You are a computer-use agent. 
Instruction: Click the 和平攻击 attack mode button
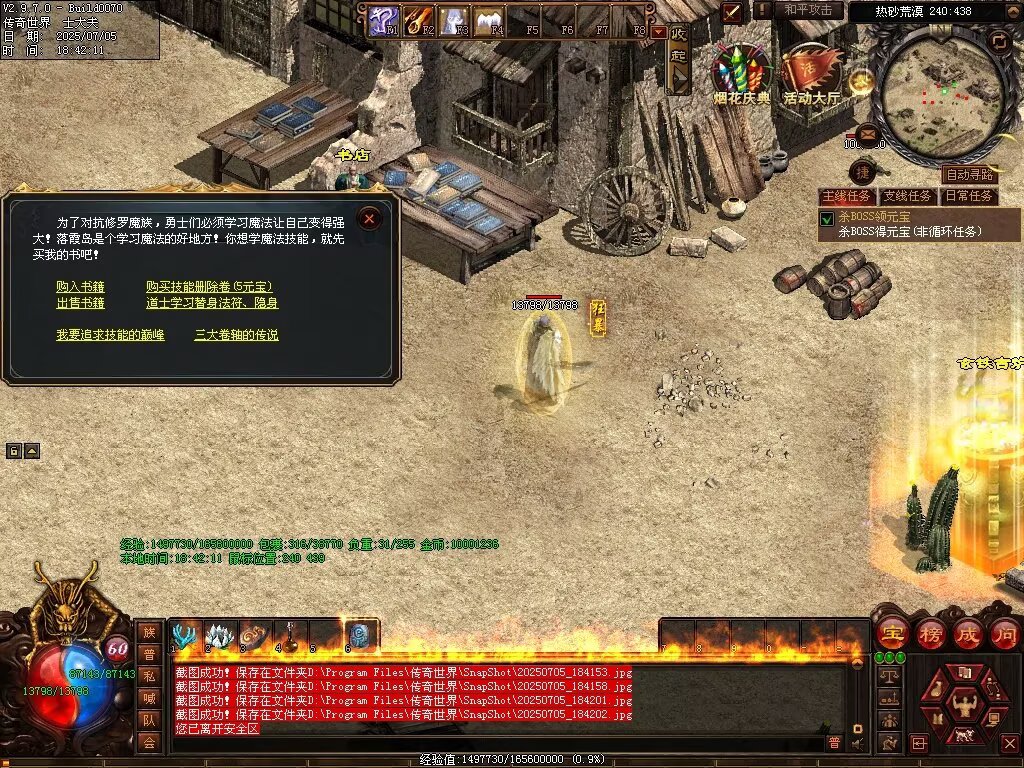808,10
